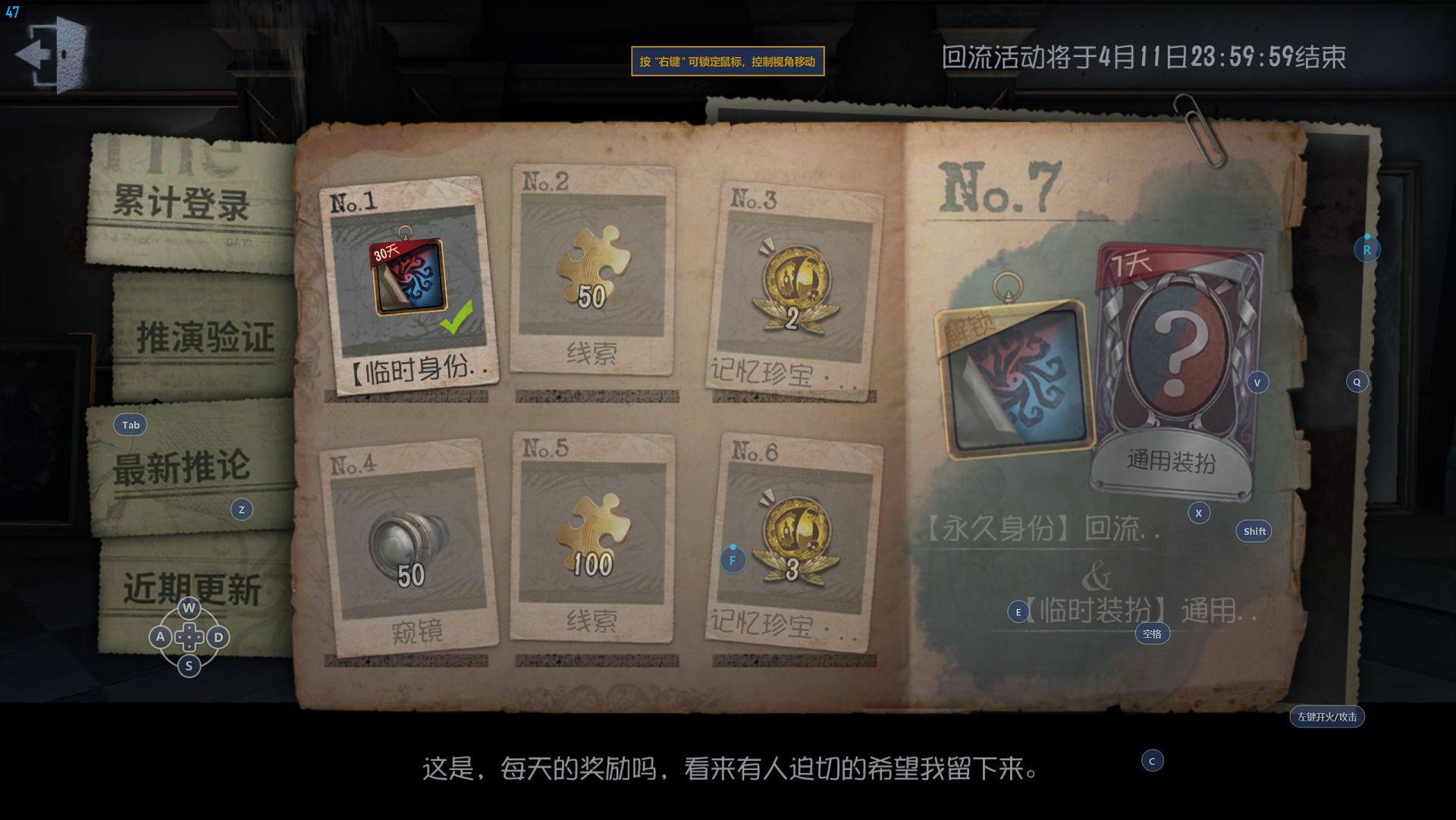
Task: Select the 最新推论 tab
Action: point(182,466)
